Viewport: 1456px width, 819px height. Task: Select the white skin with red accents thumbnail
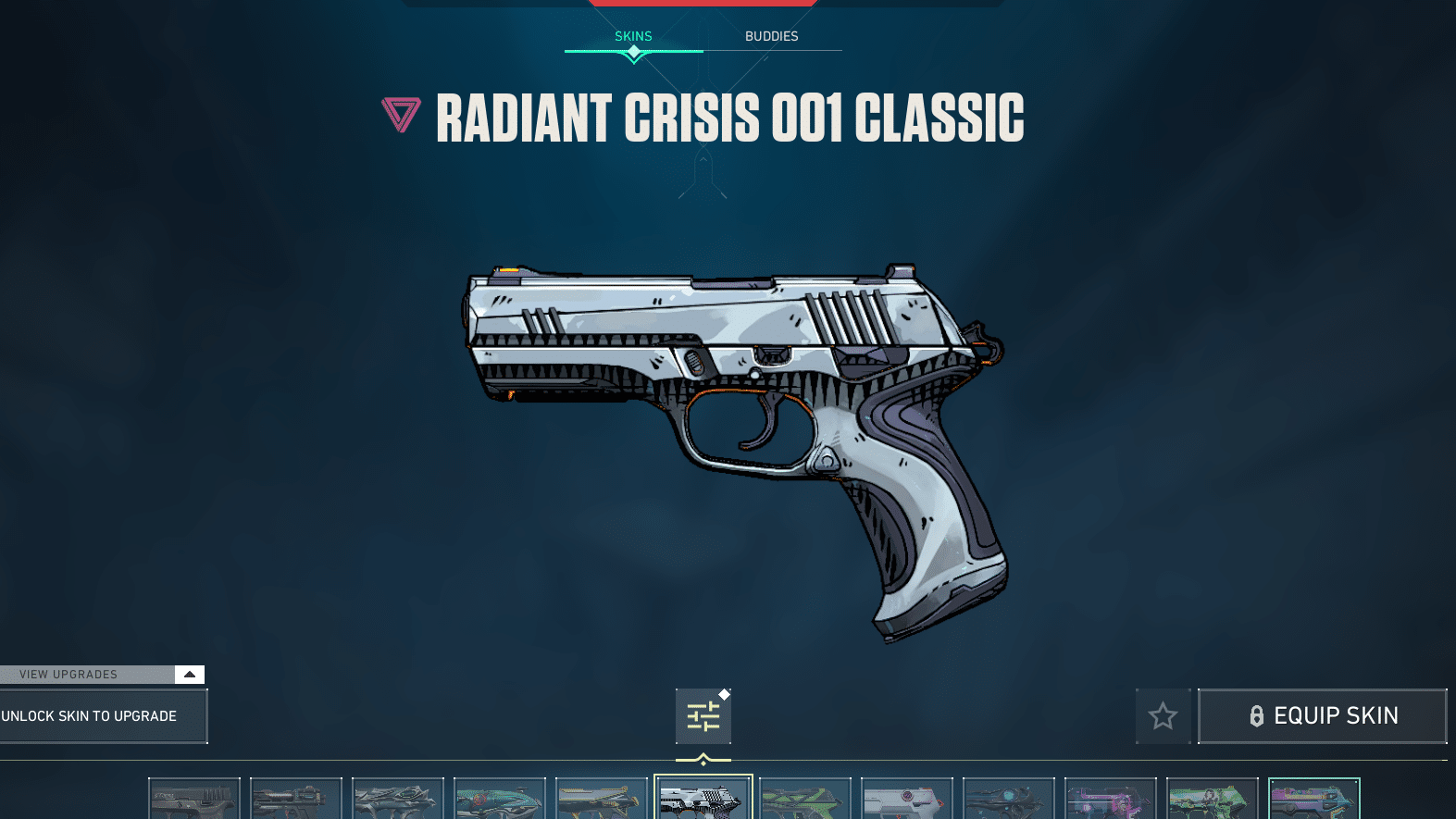click(907, 798)
